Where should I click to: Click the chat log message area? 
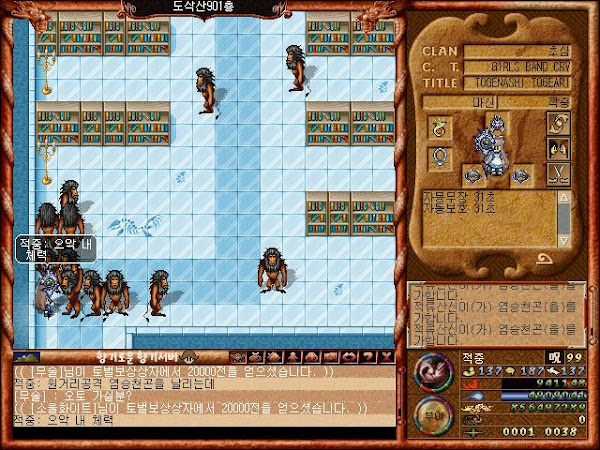200,395
